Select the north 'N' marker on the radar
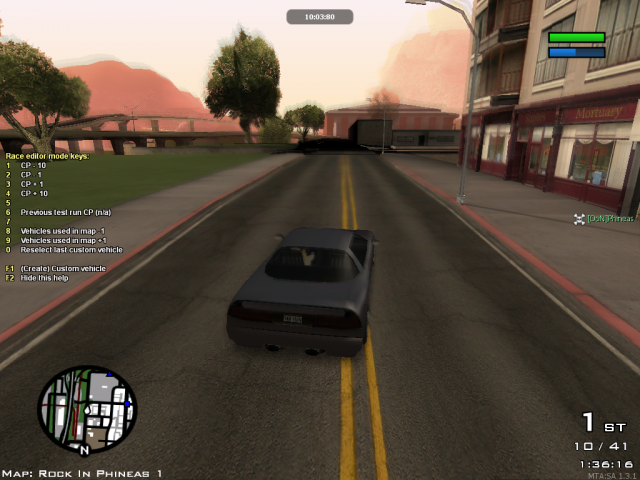This screenshot has height=480, width=640. (84, 449)
